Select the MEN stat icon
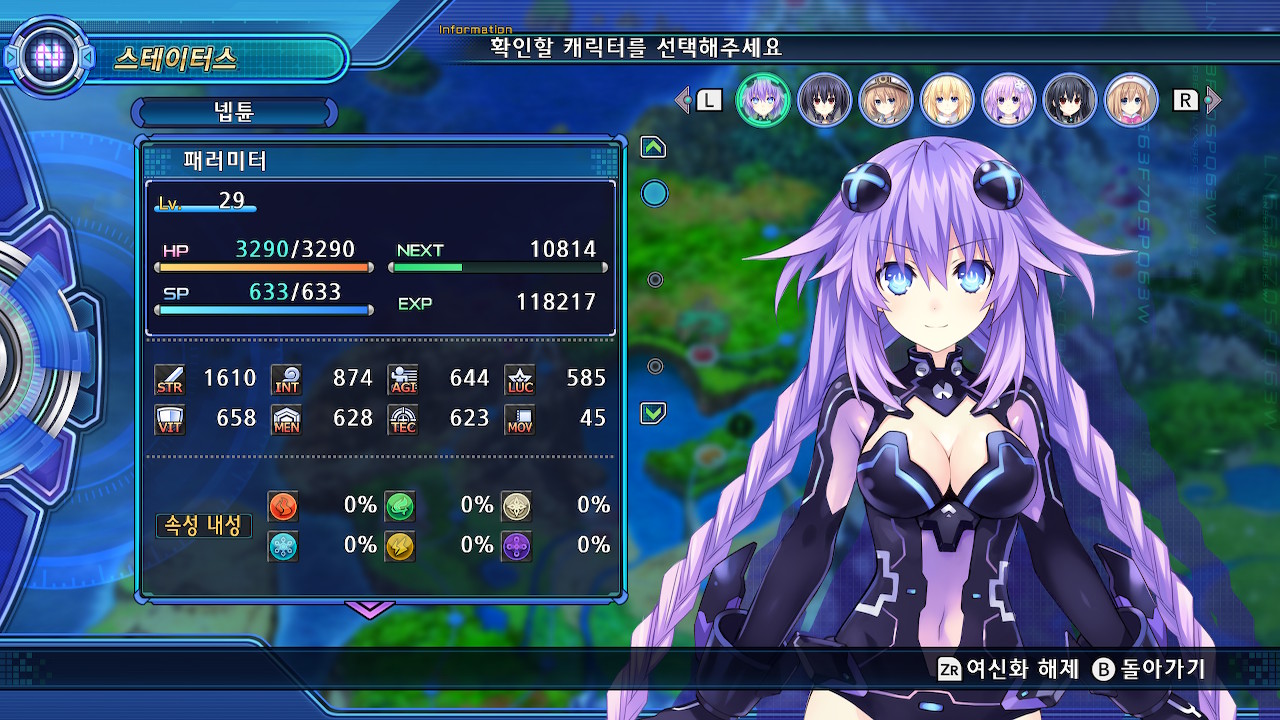1280x720 pixels. [x=287, y=419]
